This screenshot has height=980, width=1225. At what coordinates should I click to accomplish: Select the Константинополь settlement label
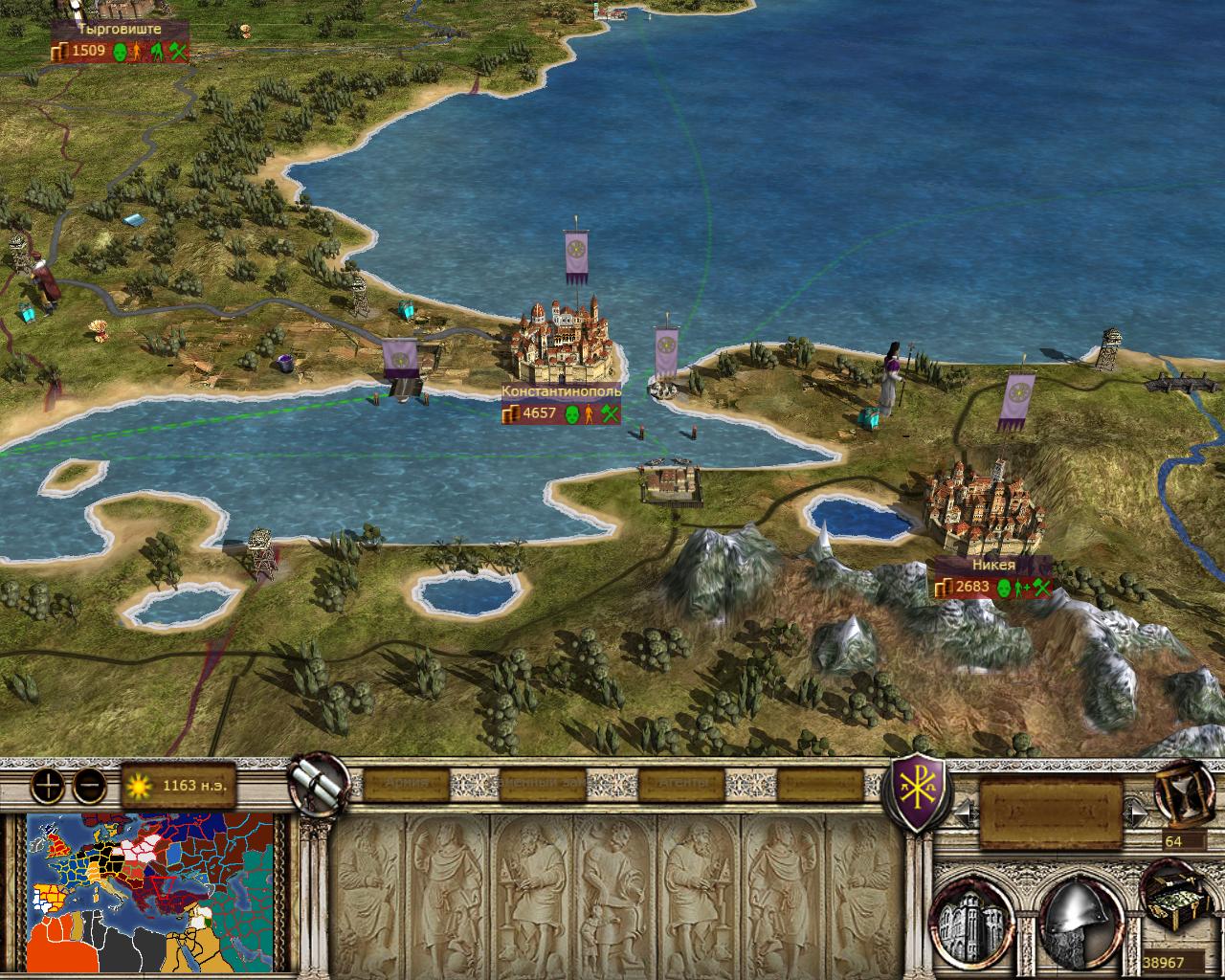pyautogui.click(x=562, y=391)
